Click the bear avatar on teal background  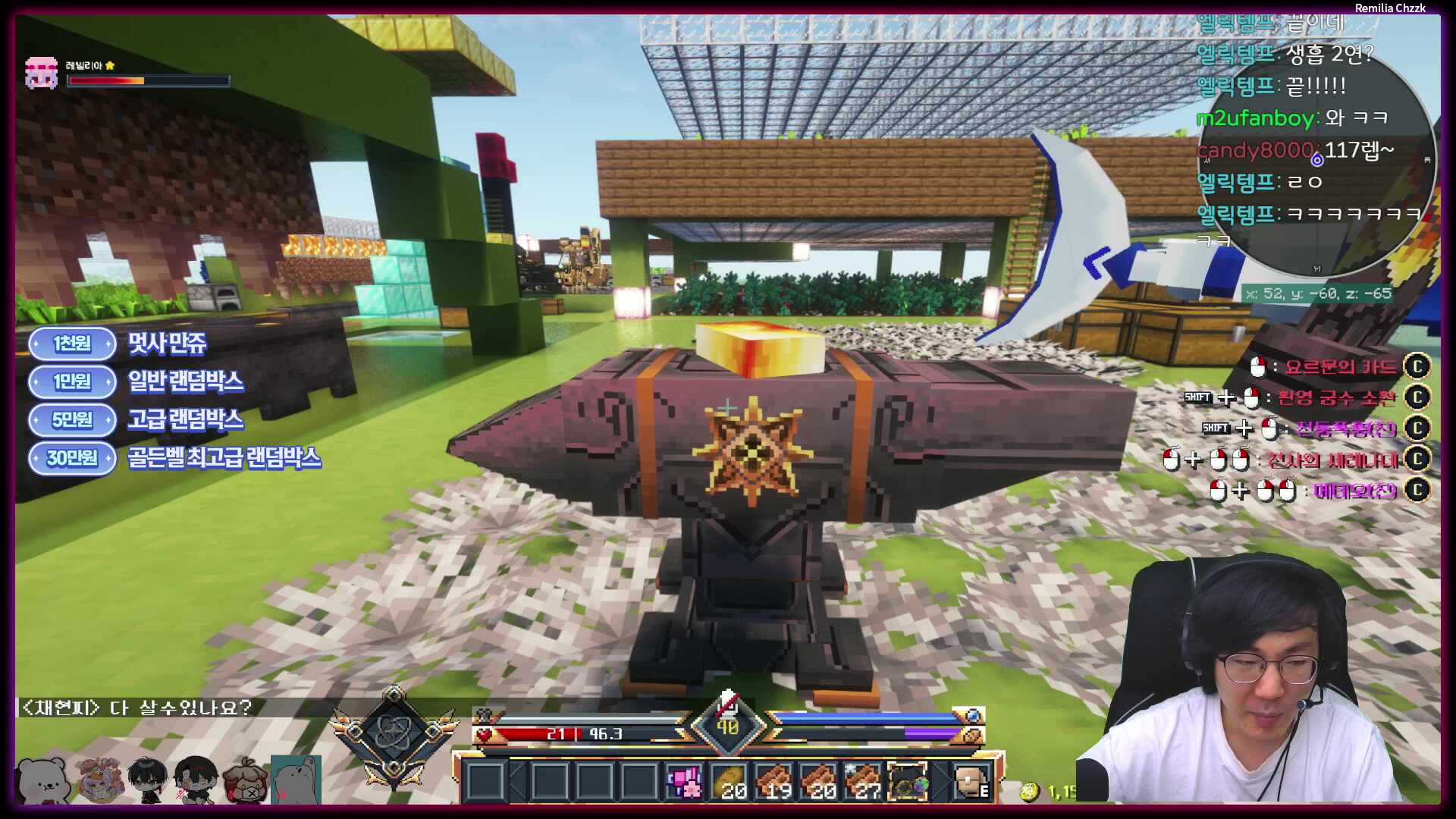coord(296,780)
